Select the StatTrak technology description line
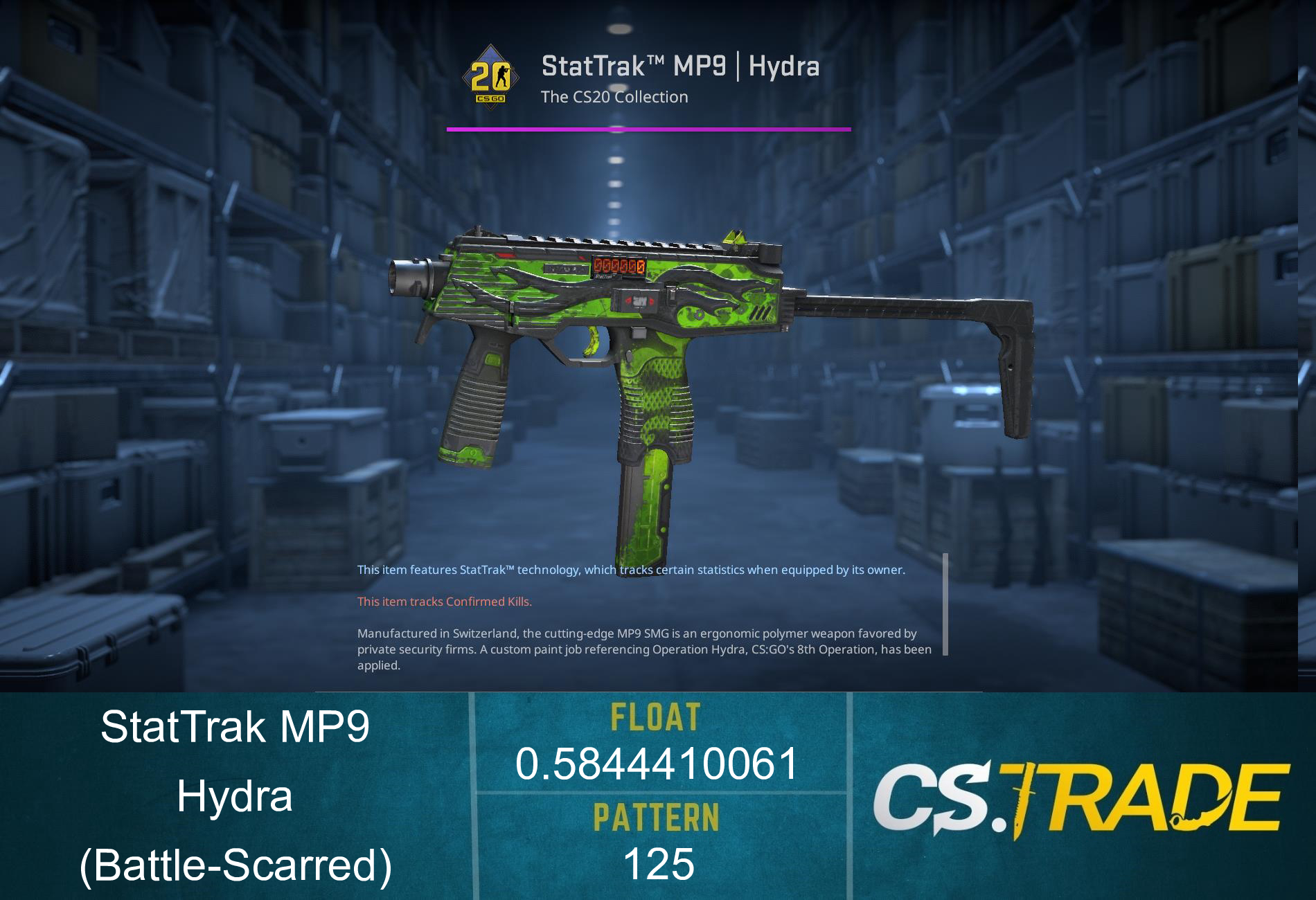Image resolution: width=1316 pixels, height=900 pixels. coord(630,571)
